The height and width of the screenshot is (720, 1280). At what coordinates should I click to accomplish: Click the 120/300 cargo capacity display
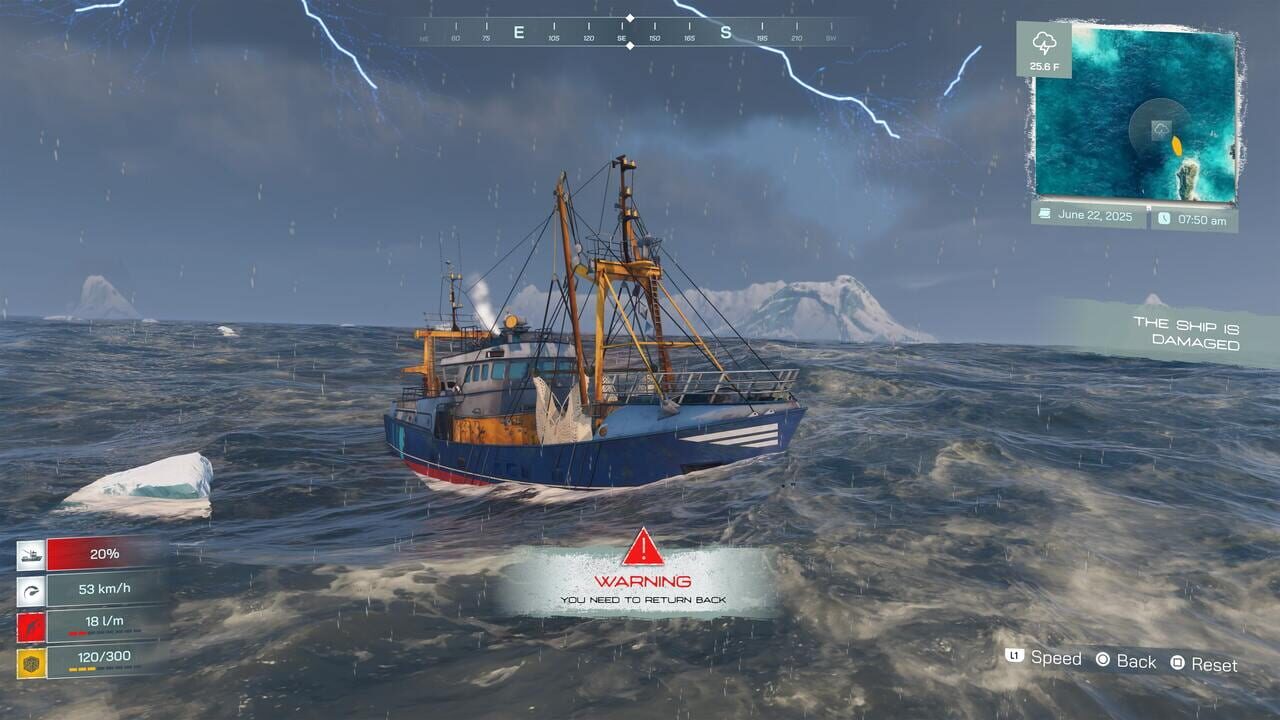104,657
